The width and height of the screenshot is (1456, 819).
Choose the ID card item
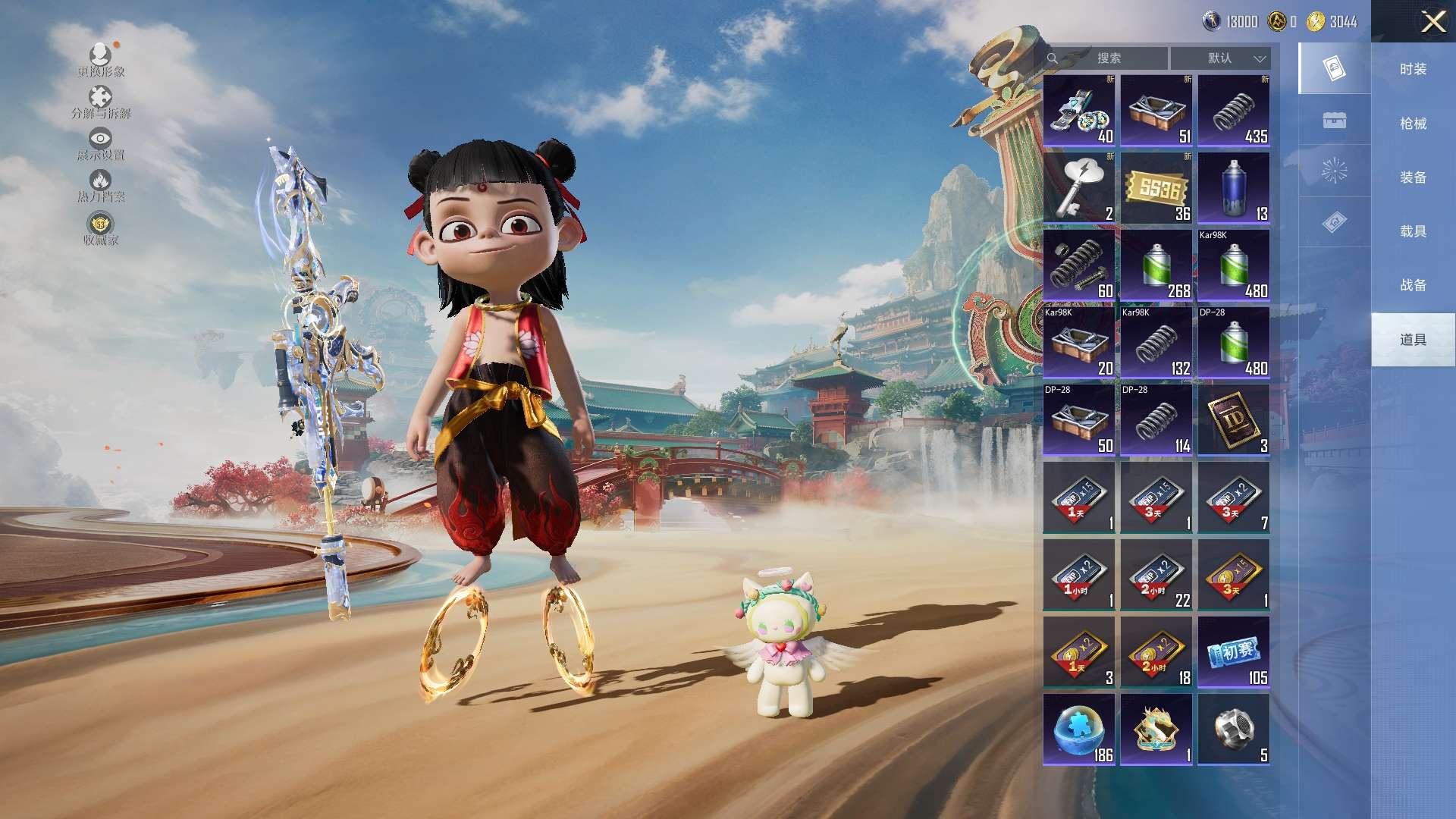(x=1234, y=420)
